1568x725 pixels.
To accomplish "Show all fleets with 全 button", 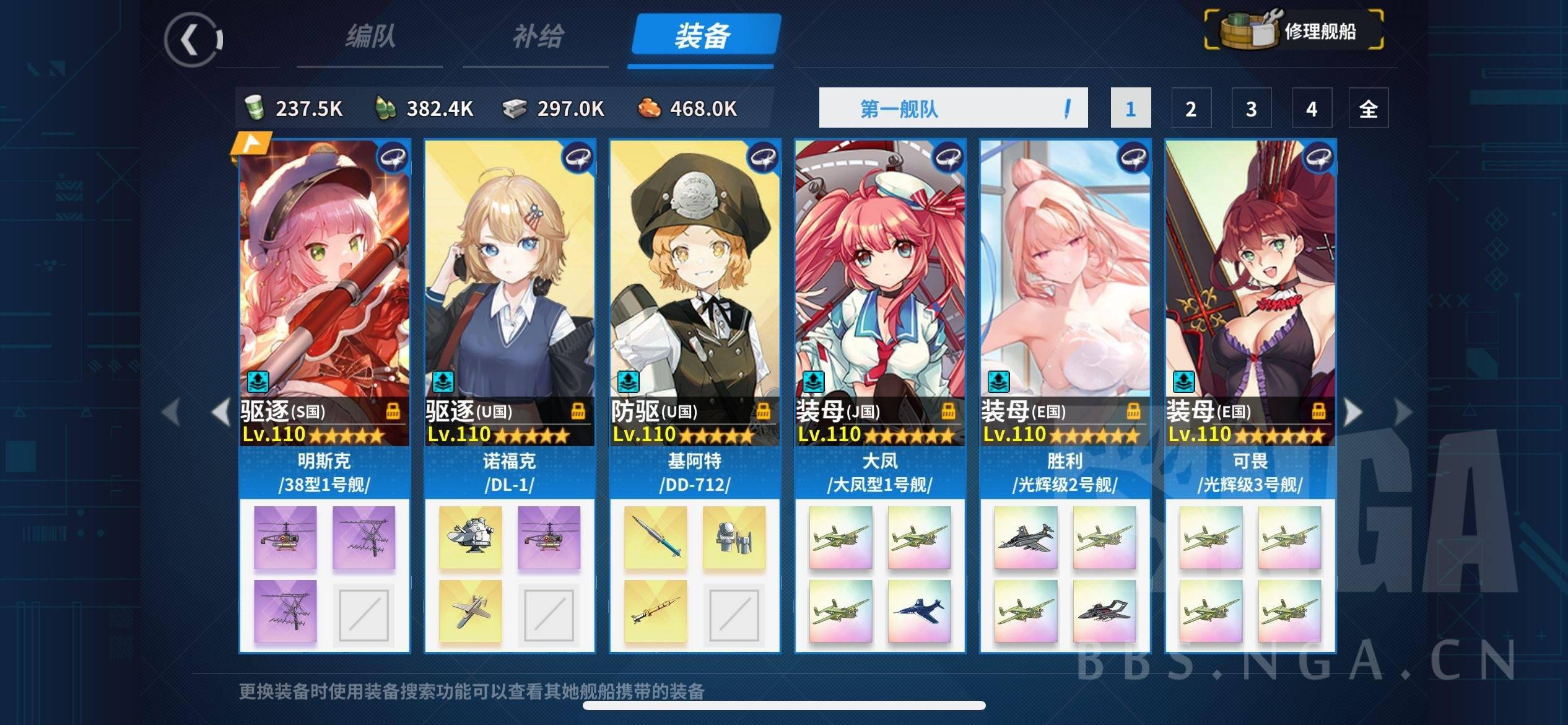I will 1368,108.
